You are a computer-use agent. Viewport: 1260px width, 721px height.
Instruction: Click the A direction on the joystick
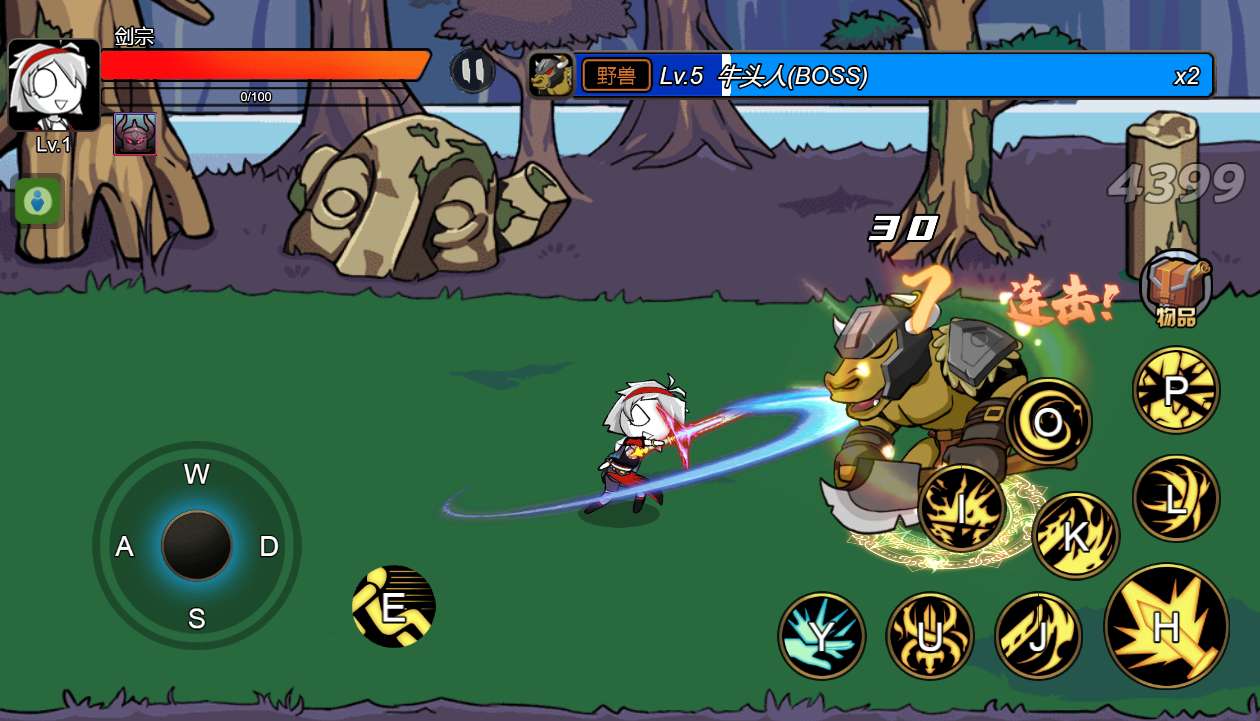point(125,546)
